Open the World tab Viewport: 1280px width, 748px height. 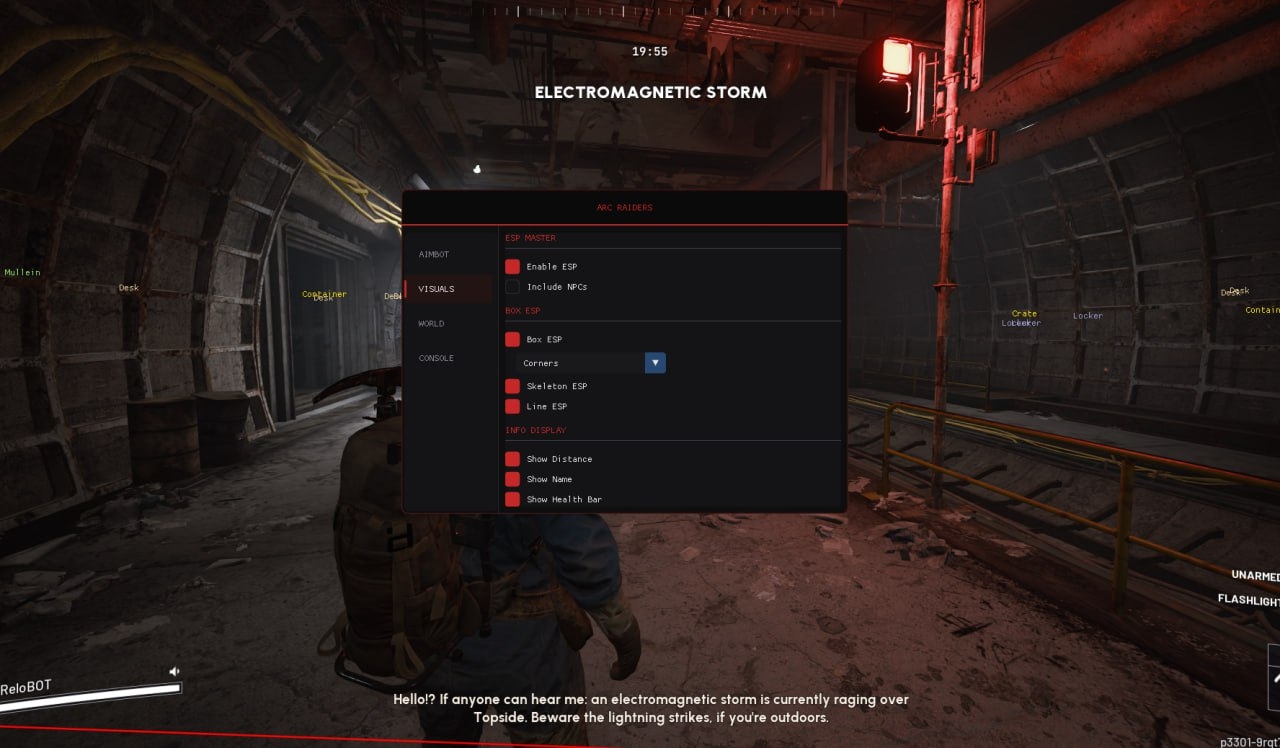[x=432, y=324]
